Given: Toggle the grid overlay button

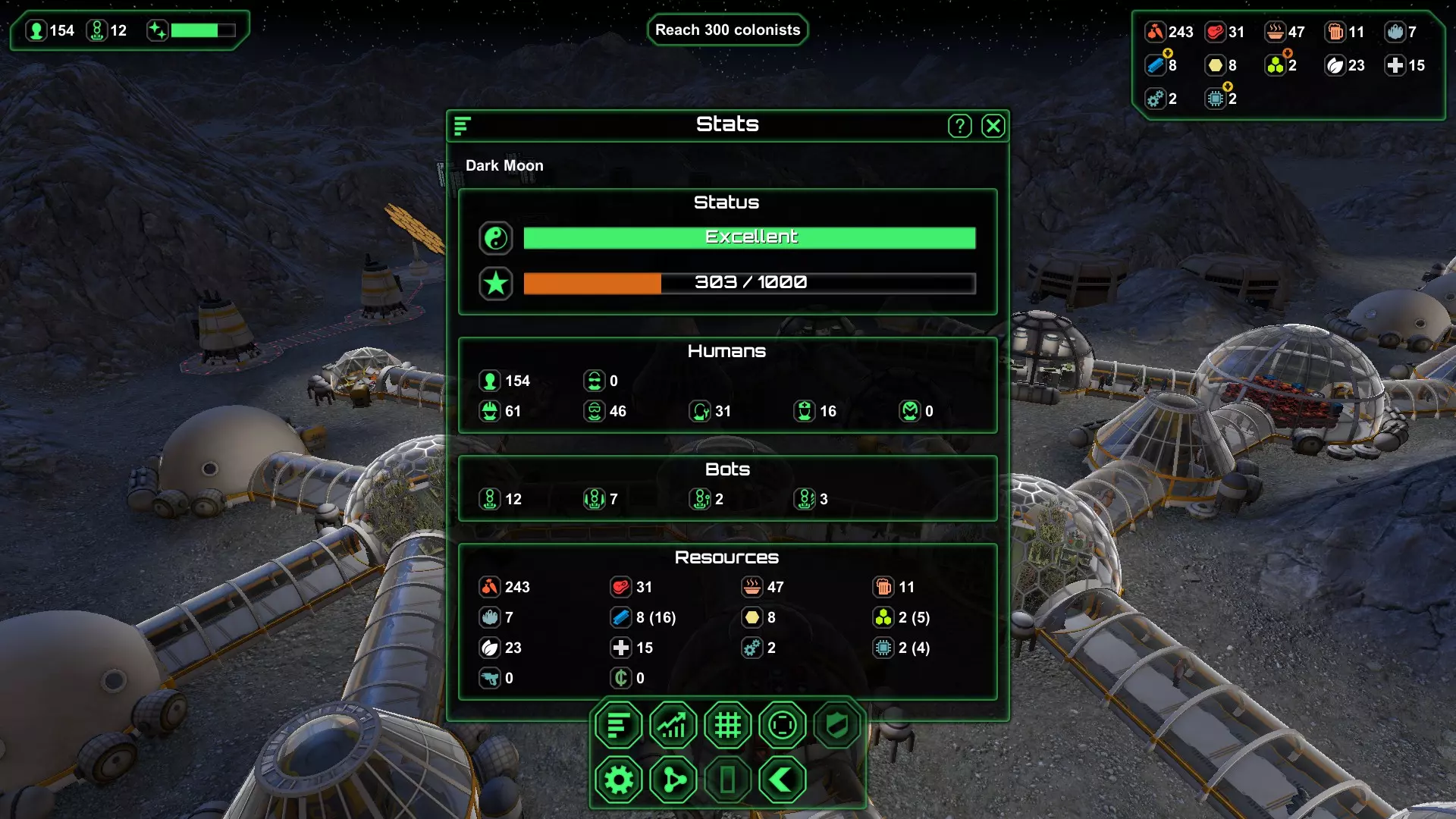Looking at the screenshot, I should coord(727,726).
